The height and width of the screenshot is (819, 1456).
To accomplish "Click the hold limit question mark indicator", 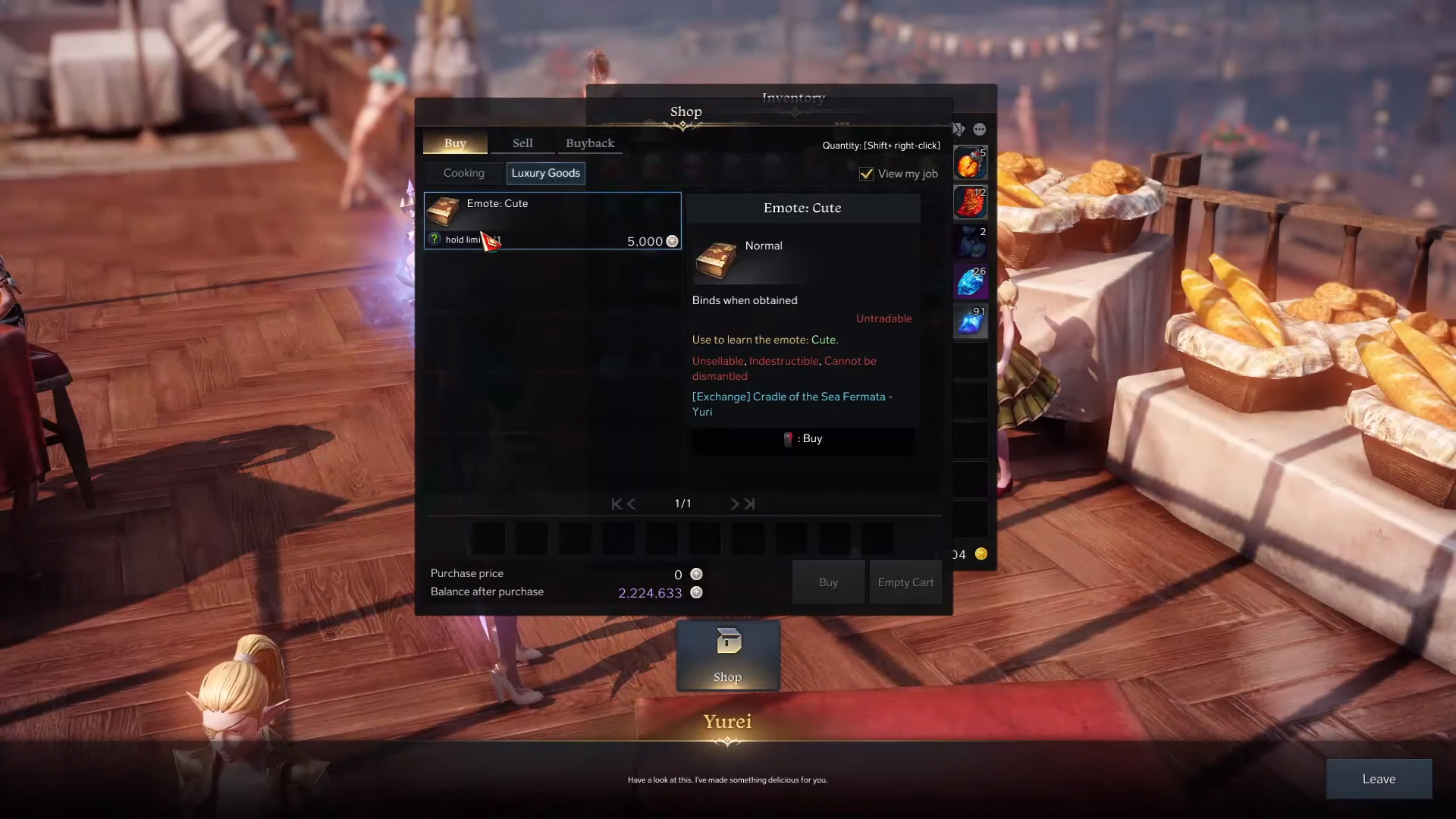I will (434, 239).
